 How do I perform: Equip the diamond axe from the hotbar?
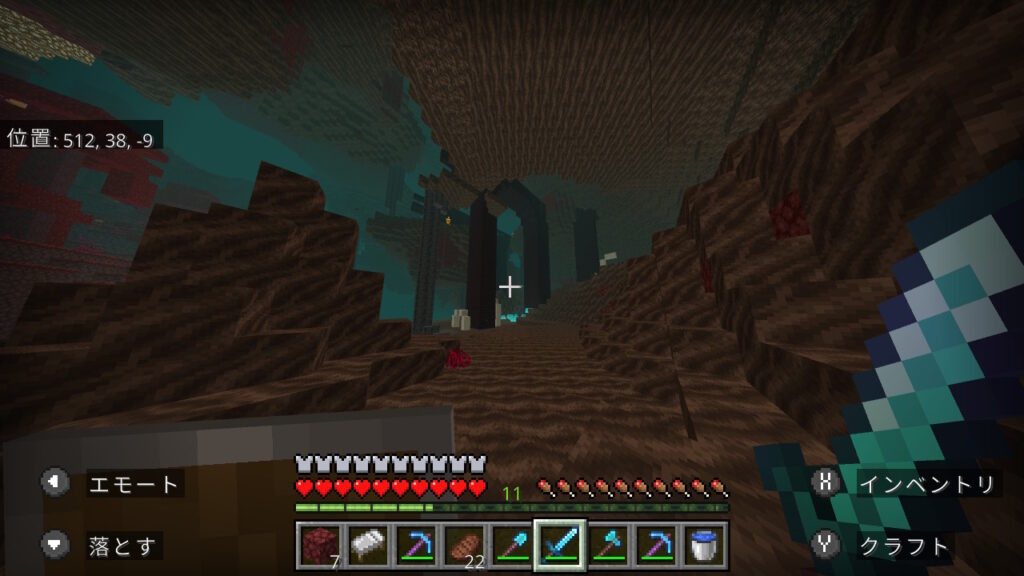(x=607, y=544)
